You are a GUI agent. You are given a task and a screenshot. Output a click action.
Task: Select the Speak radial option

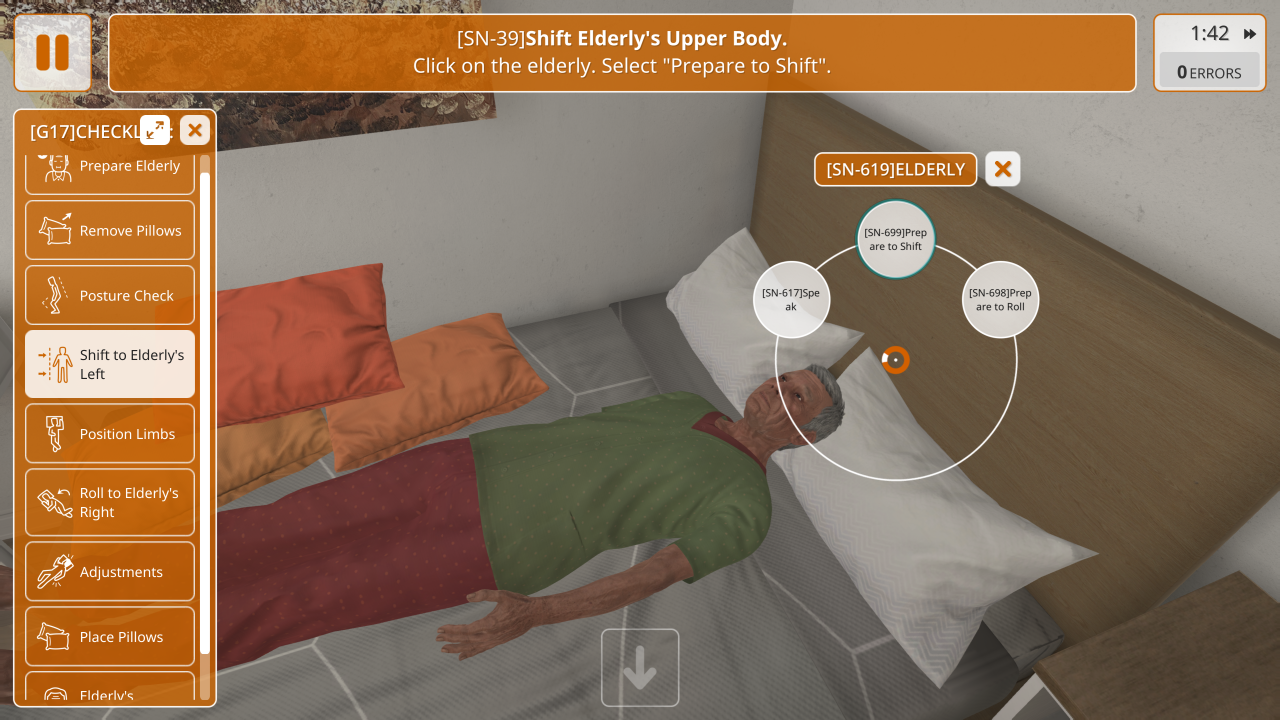[x=791, y=299]
